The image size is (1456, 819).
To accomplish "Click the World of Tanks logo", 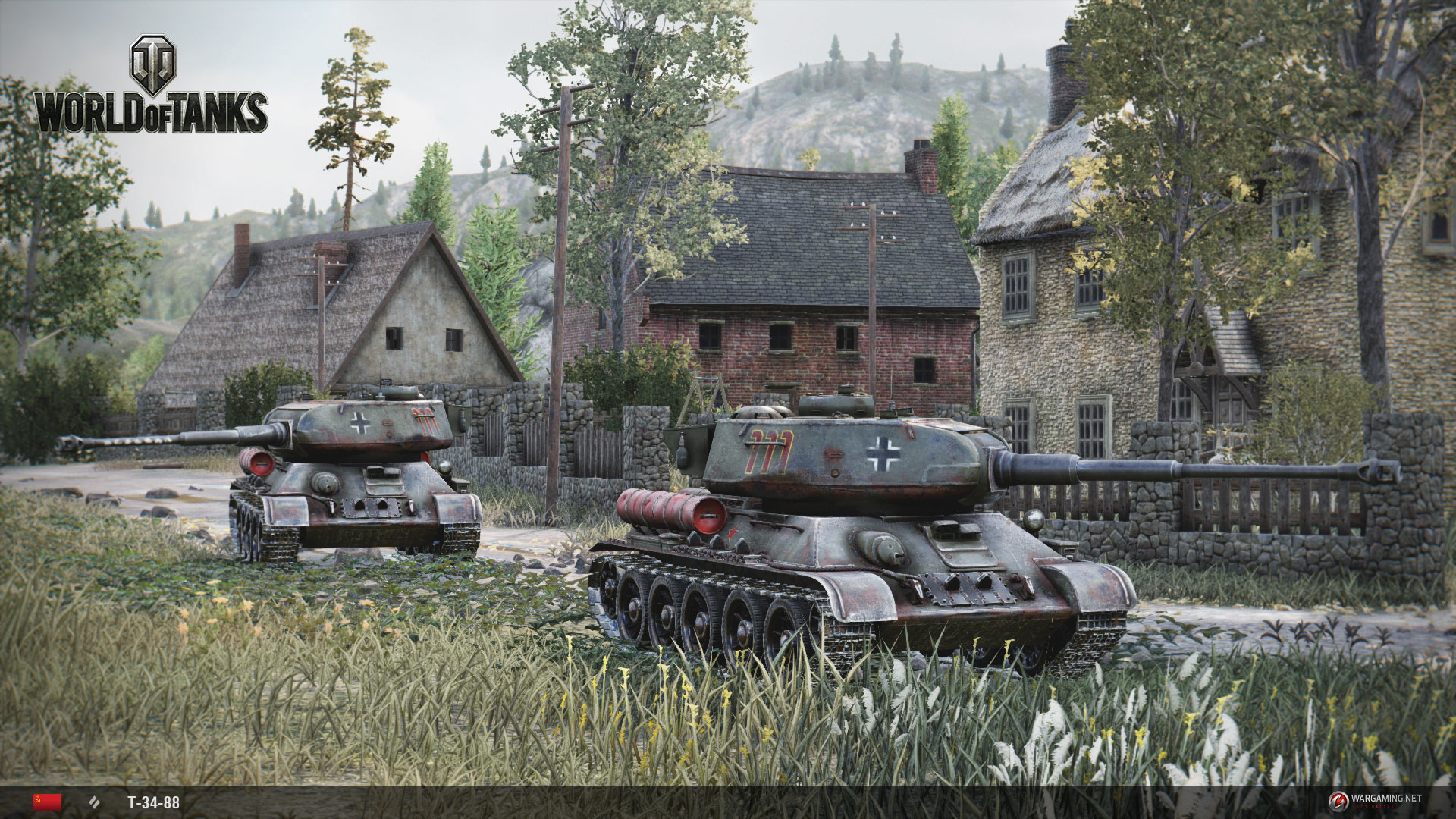I will point(152,87).
